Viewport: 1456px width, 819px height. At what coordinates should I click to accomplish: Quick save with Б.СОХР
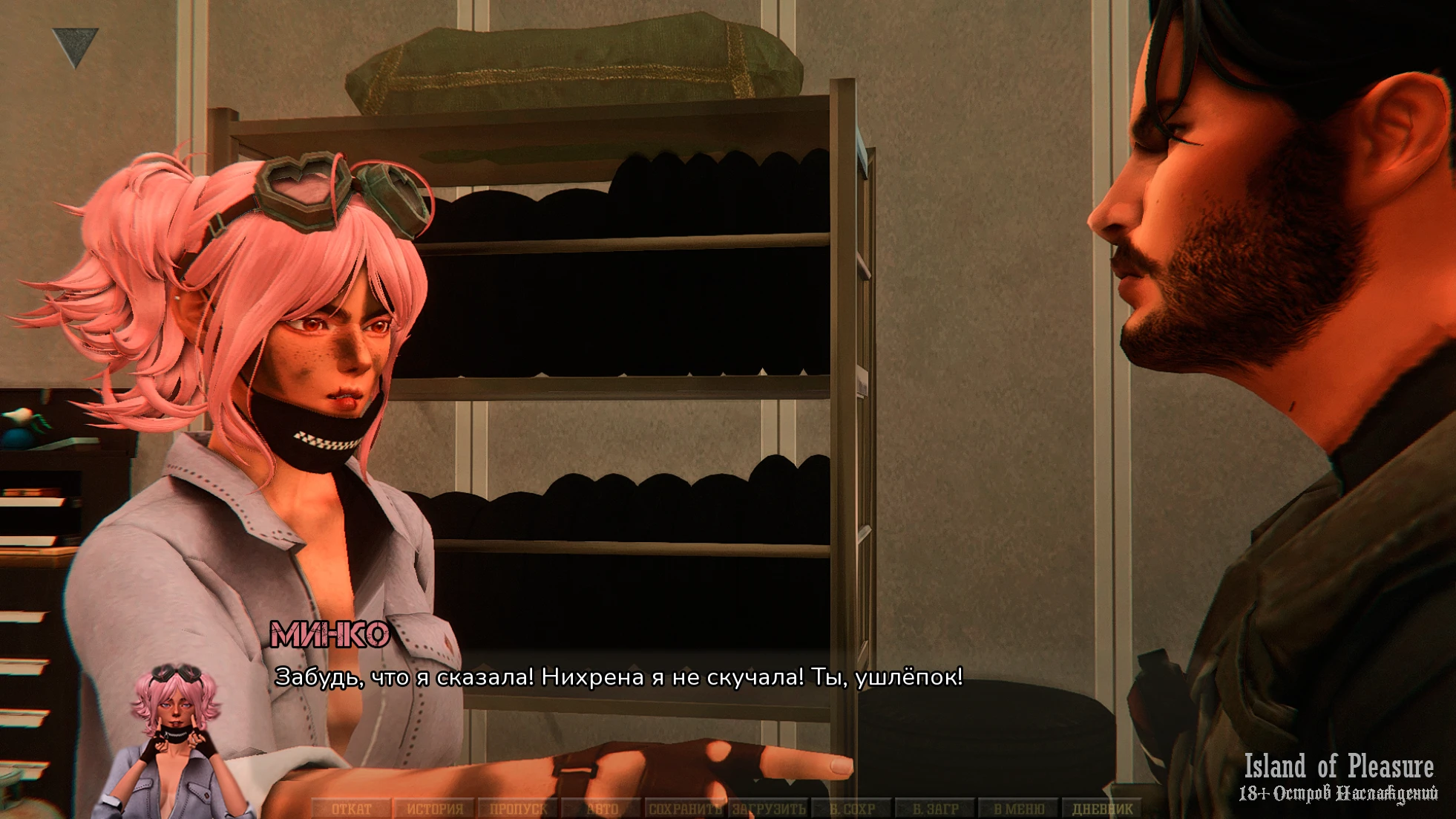click(x=853, y=809)
